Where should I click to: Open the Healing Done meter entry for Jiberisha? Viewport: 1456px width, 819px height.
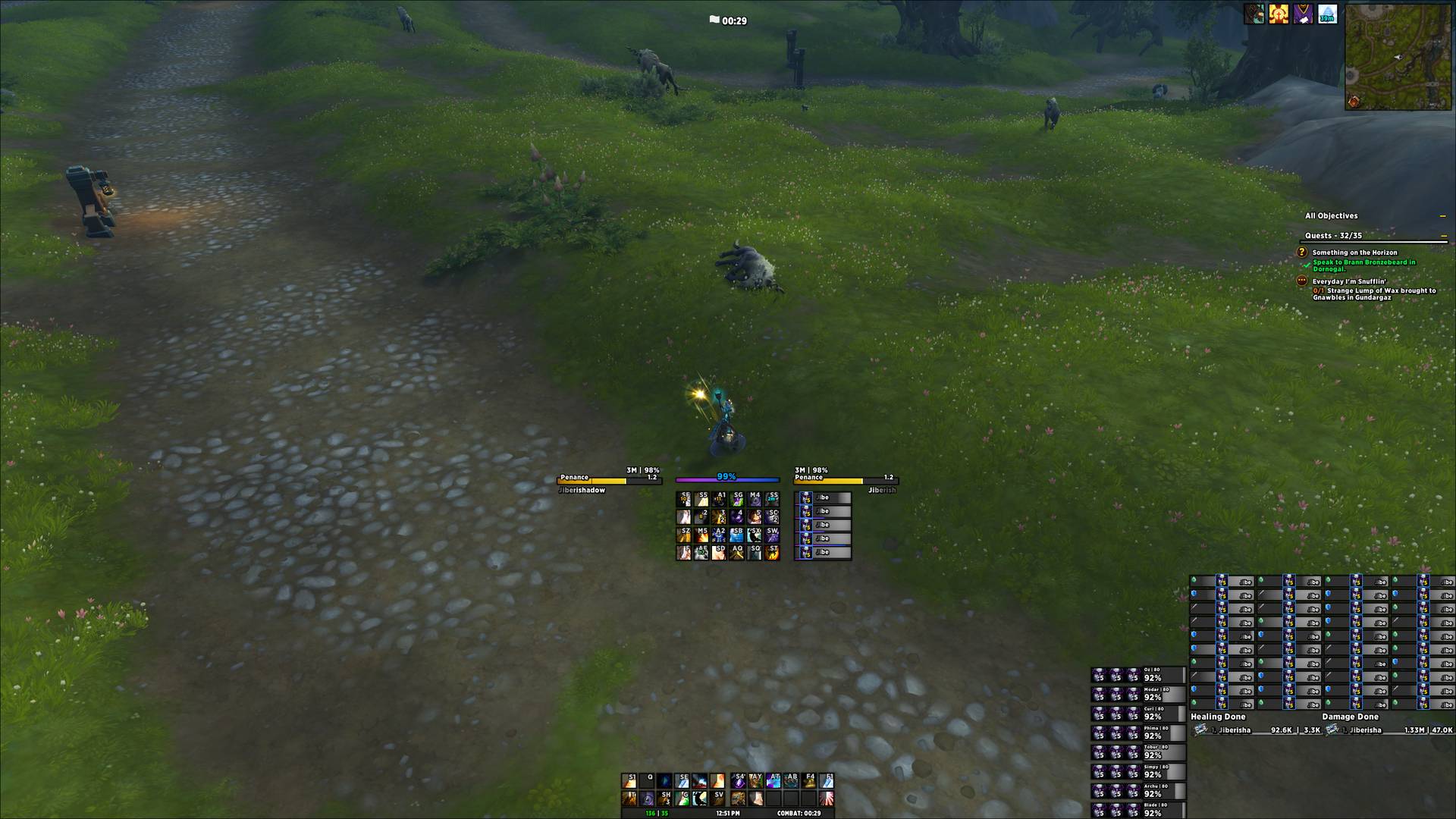point(1256,730)
